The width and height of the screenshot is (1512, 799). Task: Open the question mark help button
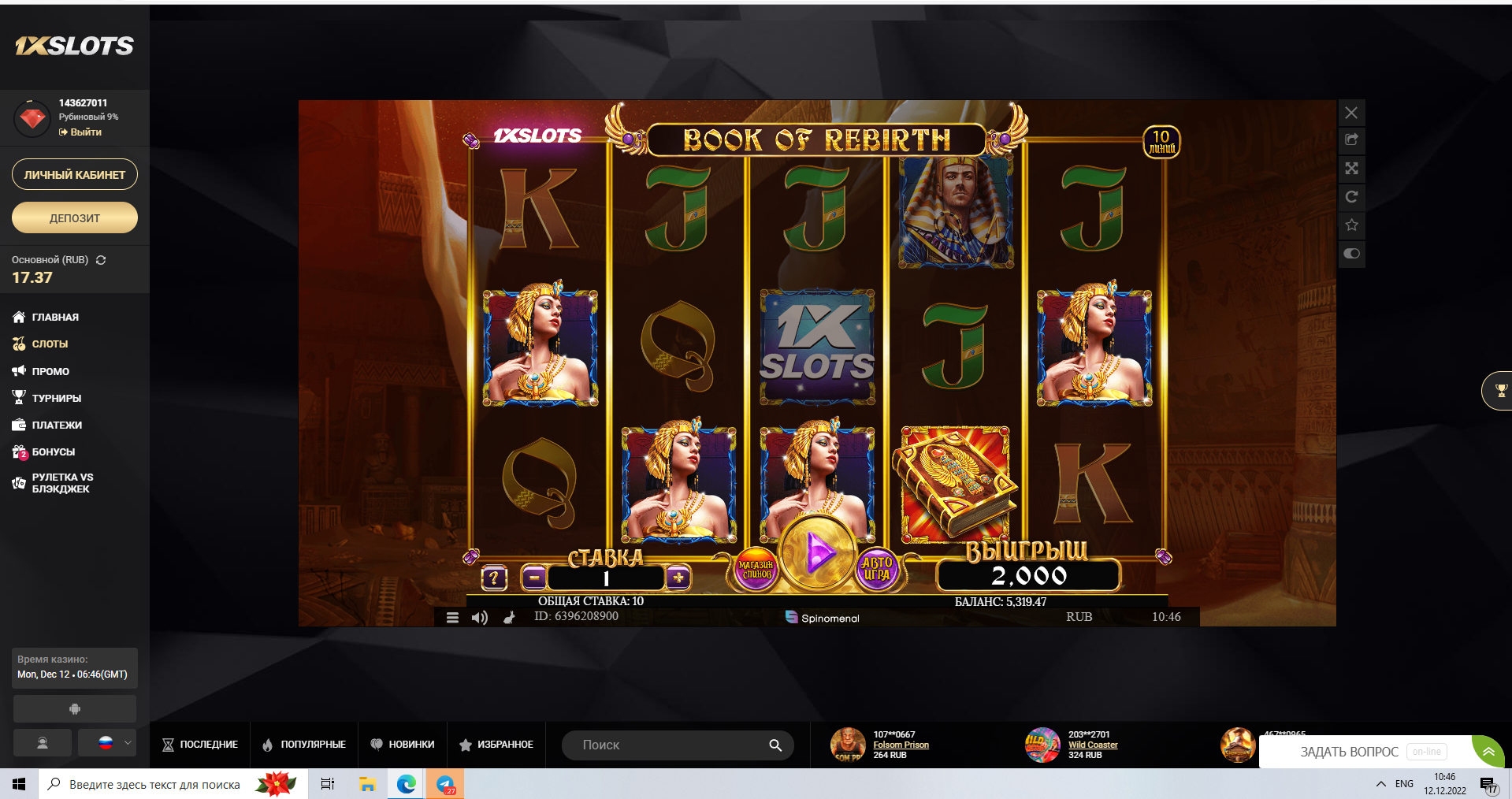click(x=494, y=578)
